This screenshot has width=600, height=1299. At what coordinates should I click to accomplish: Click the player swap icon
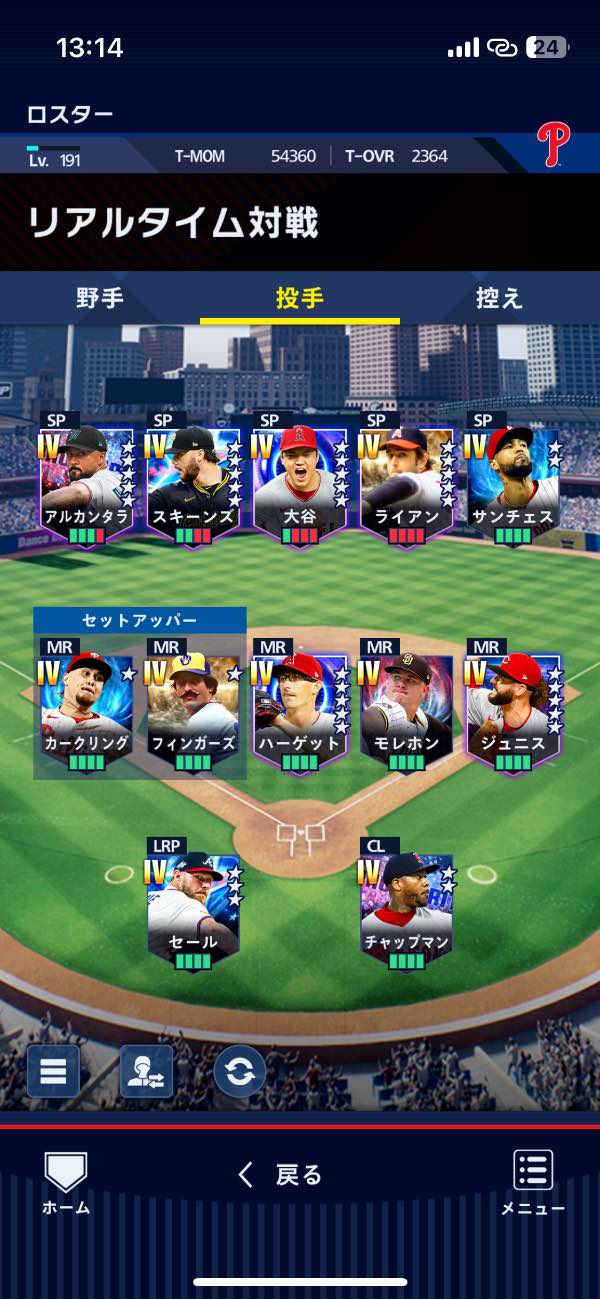(146, 1071)
